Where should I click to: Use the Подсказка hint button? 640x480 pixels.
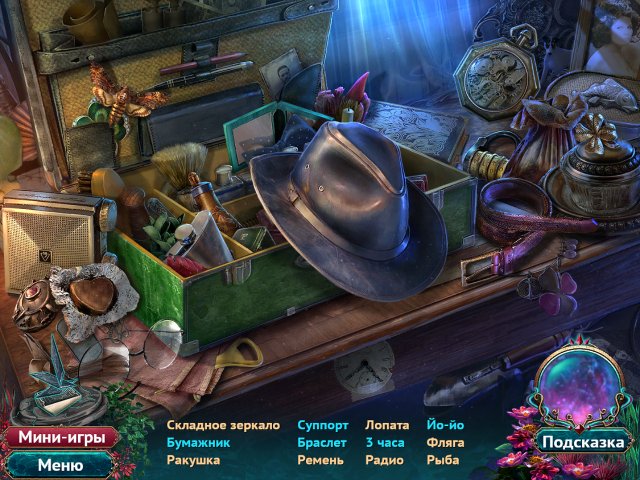tap(584, 441)
